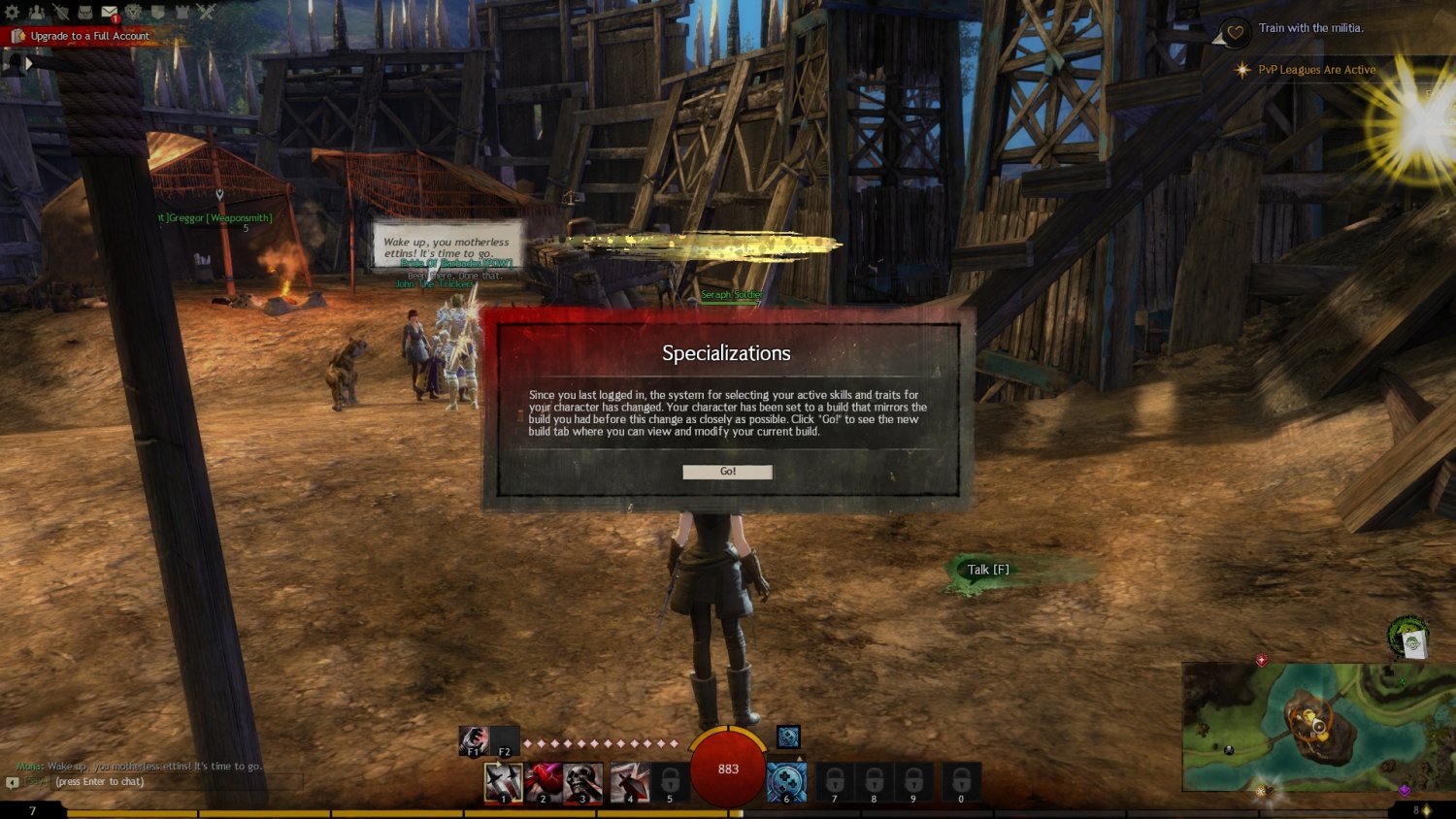Viewport: 1456px width, 819px height.
Task: Open the inventory bag icon
Action: [85, 12]
